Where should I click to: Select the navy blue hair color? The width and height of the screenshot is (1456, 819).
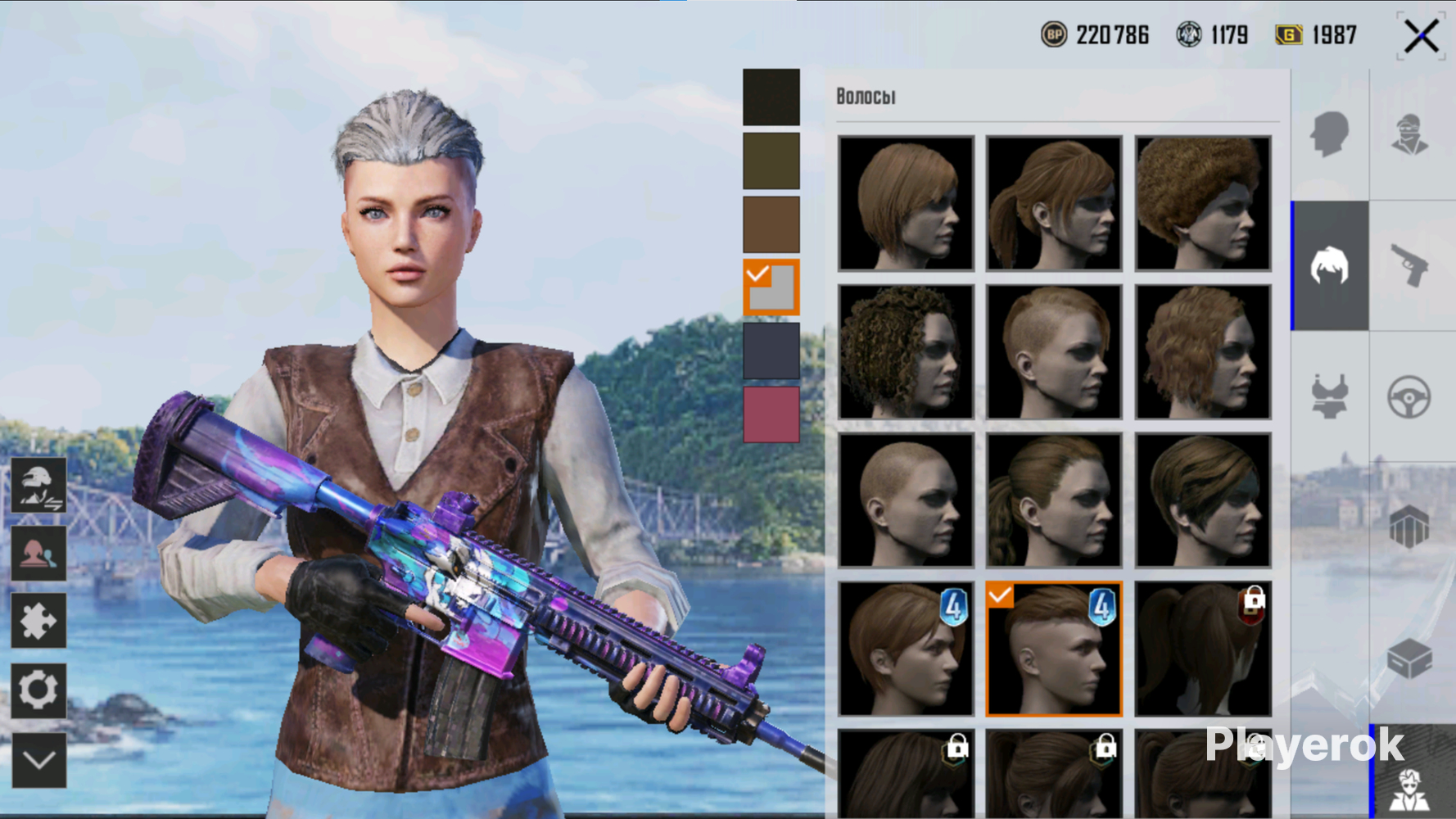click(x=771, y=351)
